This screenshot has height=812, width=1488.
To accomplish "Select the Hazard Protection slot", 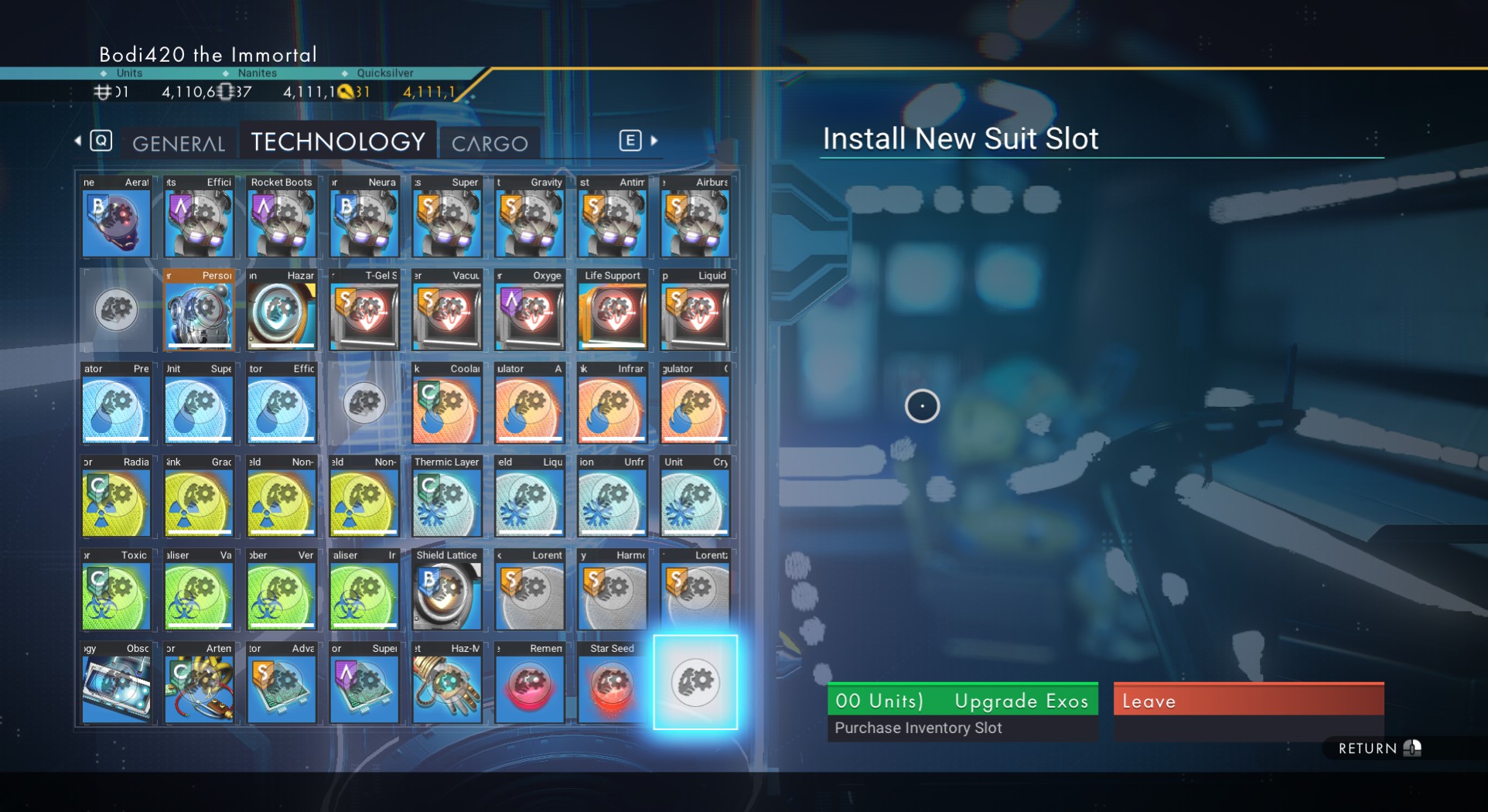I will tap(282, 311).
